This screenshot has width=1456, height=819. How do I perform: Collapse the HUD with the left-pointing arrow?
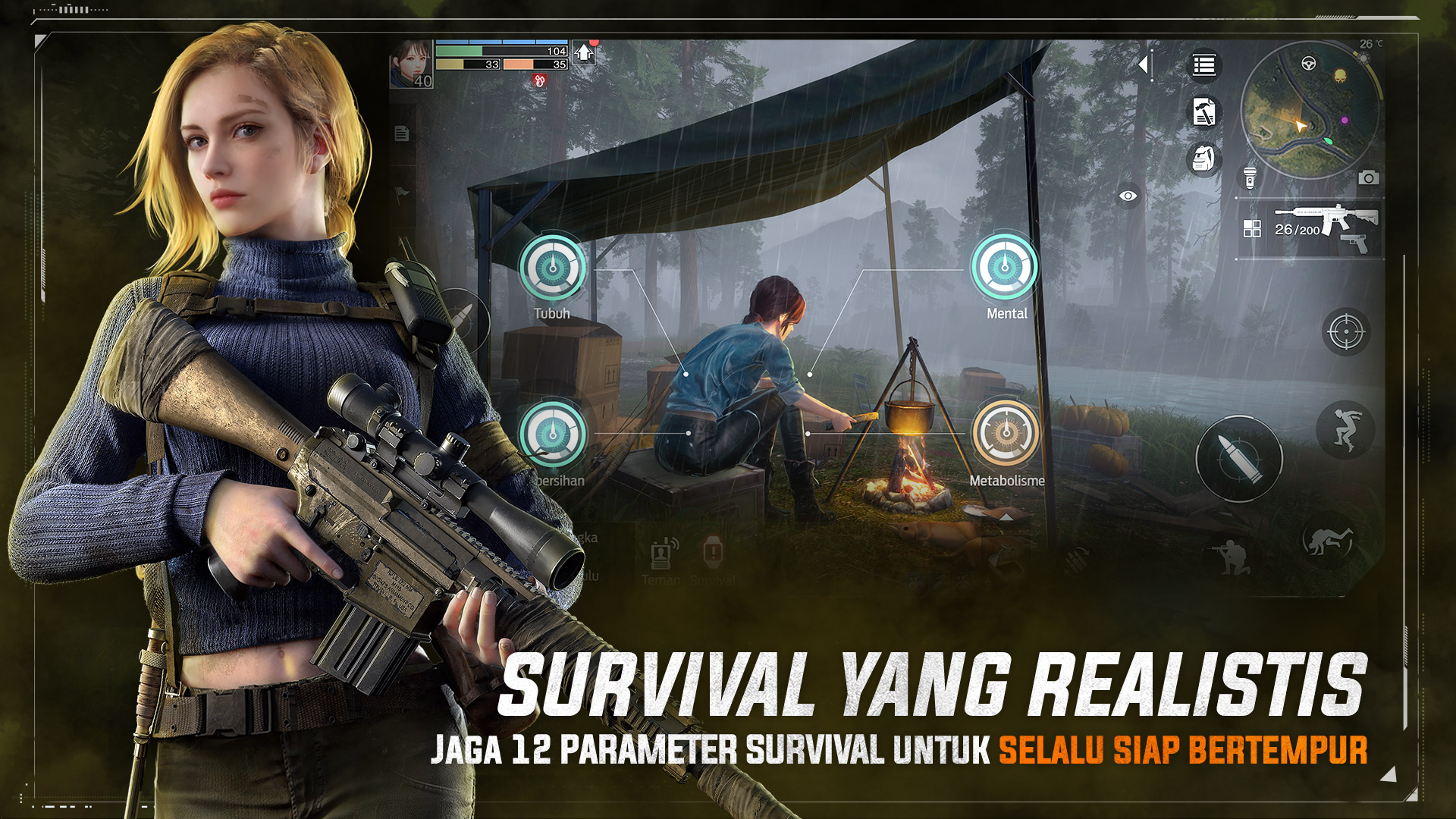coord(1144,64)
